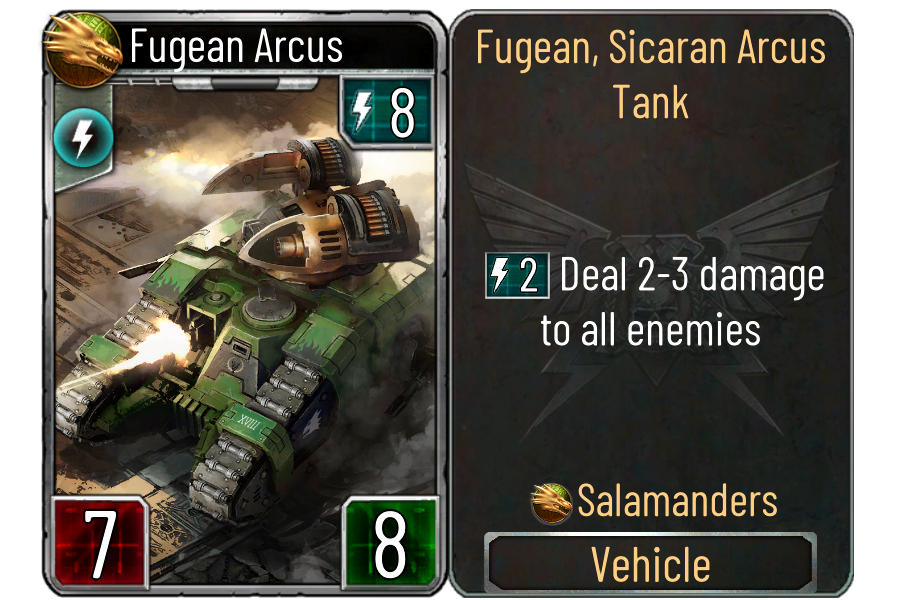
Task: Open the Vehicle type label
Action: point(651,564)
